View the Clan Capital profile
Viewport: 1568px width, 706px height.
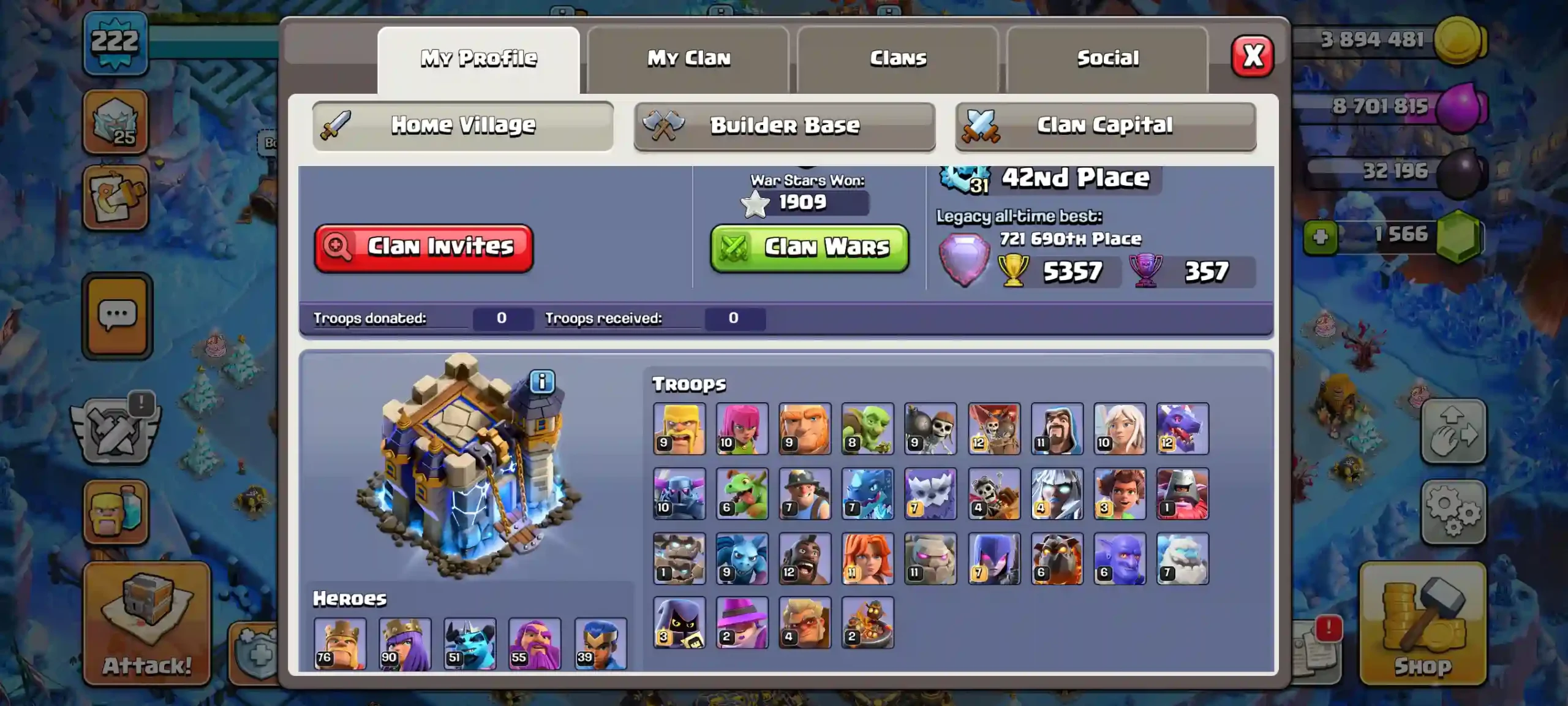[1106, 126]
